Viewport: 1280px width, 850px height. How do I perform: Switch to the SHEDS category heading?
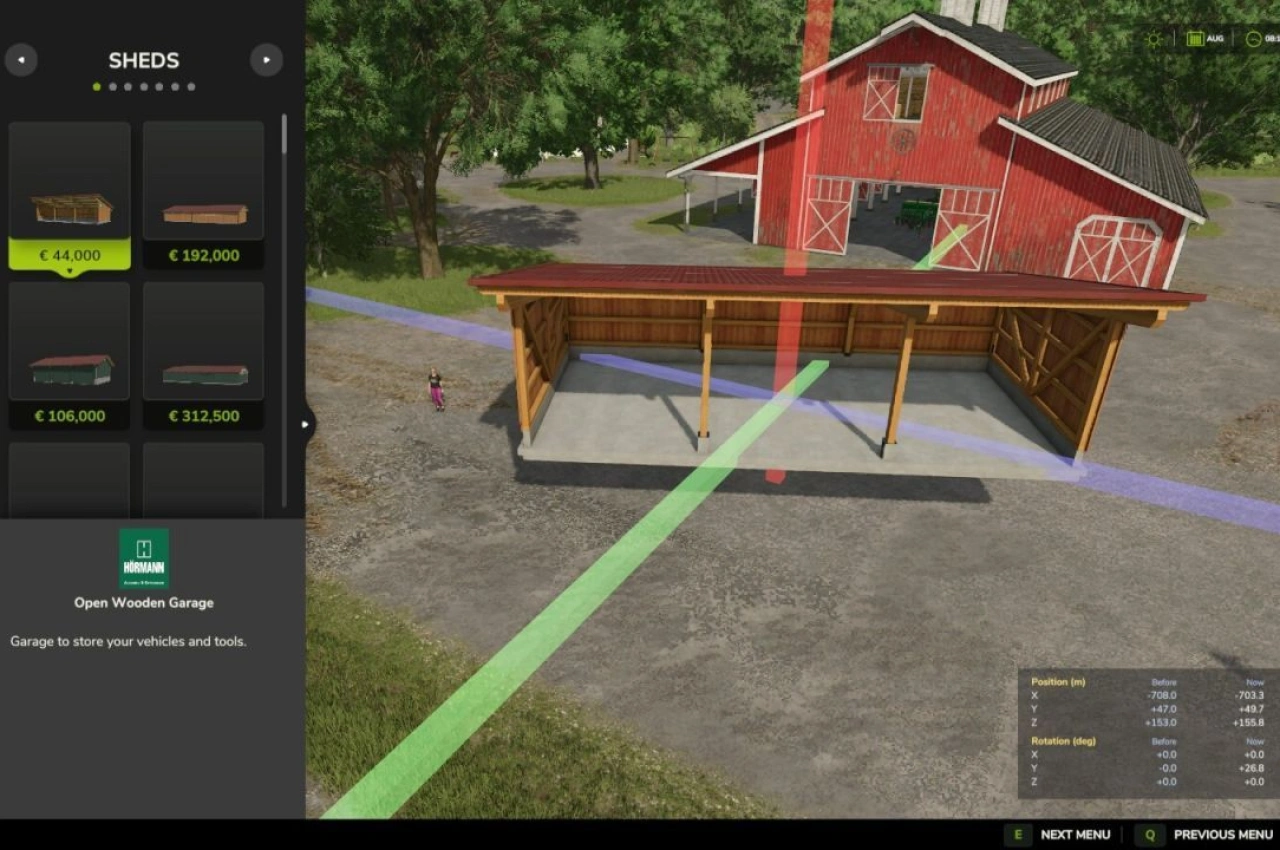[143, 60]
